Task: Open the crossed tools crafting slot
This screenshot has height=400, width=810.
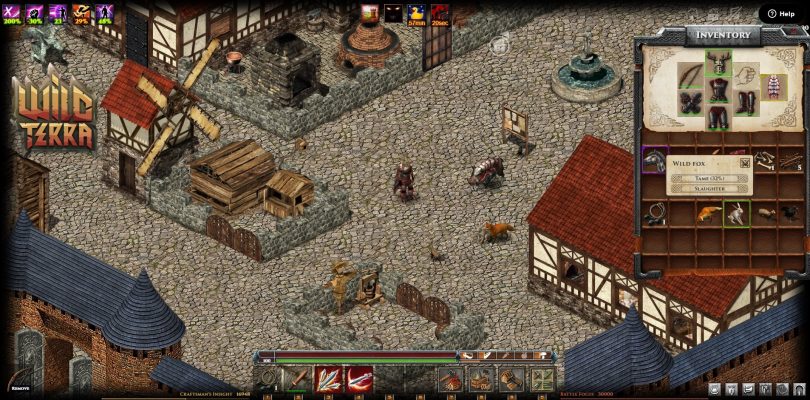Action: pyautogui.click(x=542, y=379)
